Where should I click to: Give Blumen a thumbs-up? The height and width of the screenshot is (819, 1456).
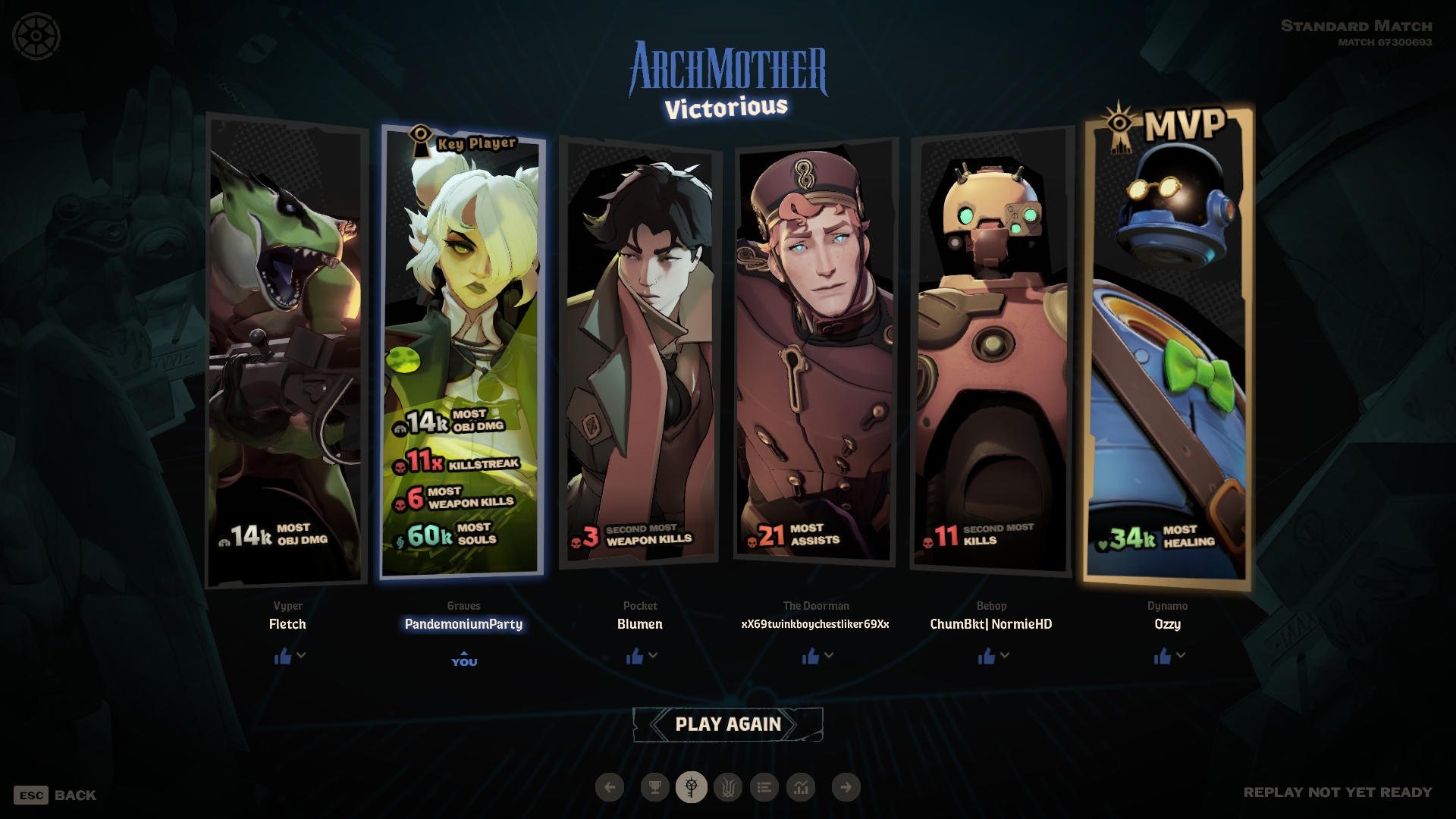[x=635, y=656]
